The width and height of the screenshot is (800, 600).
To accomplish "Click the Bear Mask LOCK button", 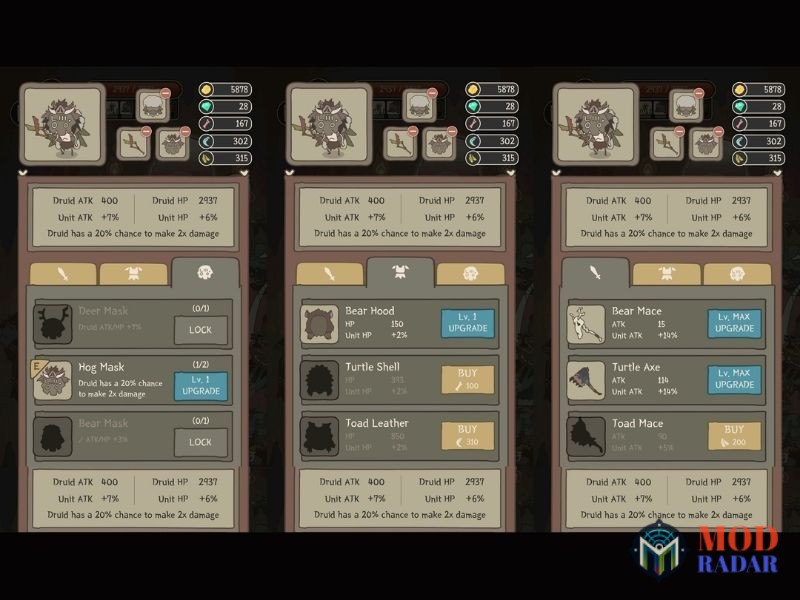I will [201, 442].
